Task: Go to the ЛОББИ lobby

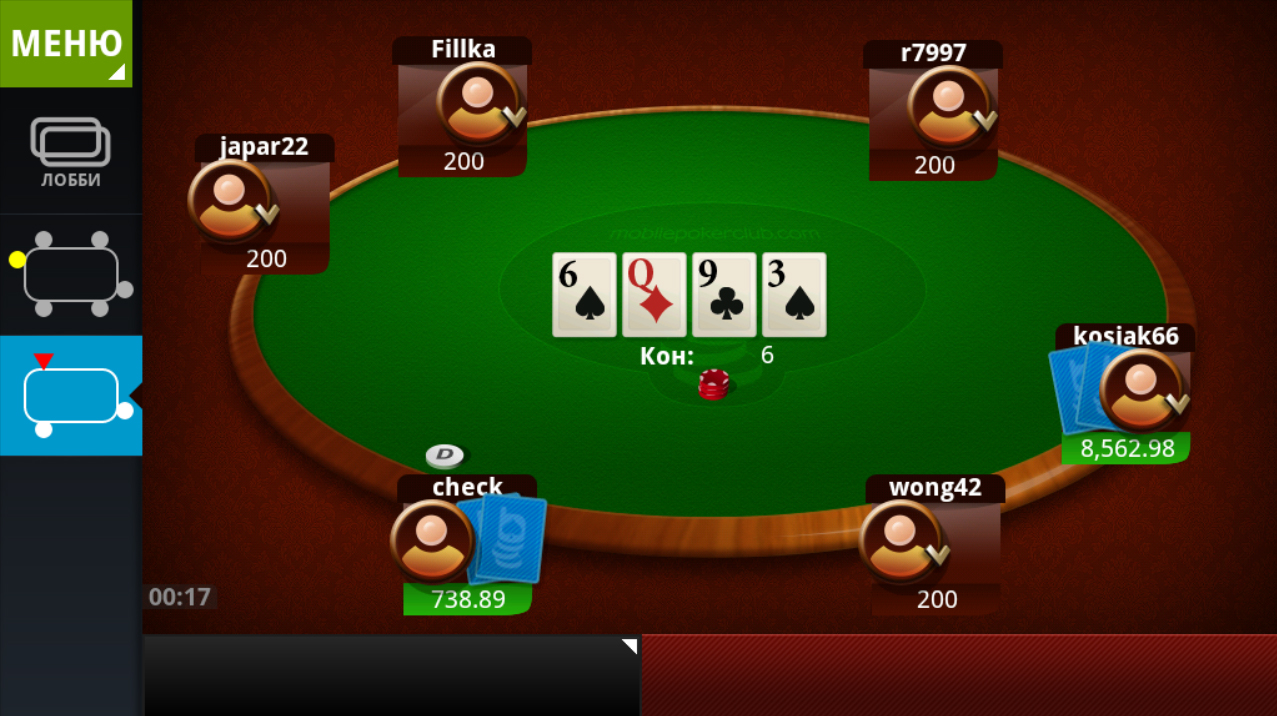Action: coord(70,152)
